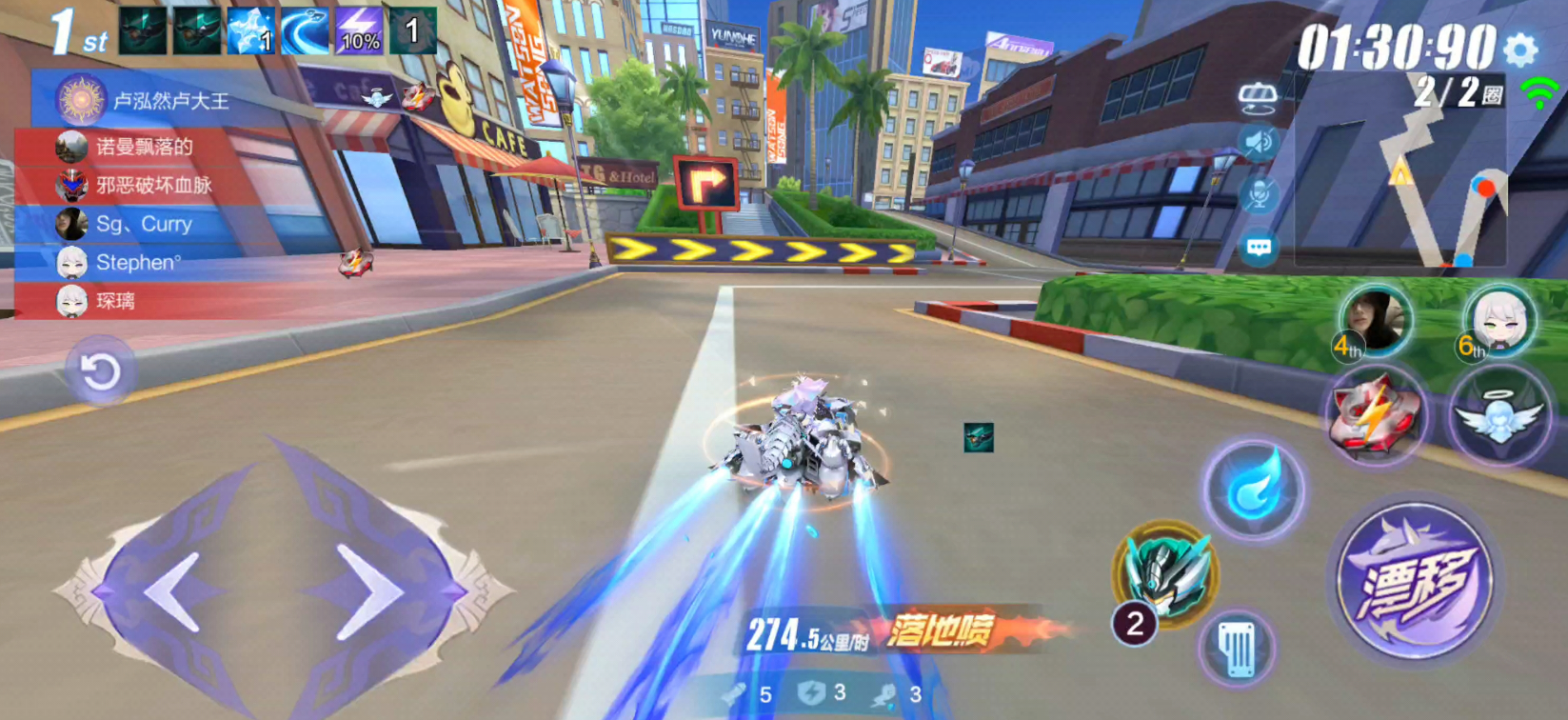Select player Stephen in ranking list

coord(138,263)
